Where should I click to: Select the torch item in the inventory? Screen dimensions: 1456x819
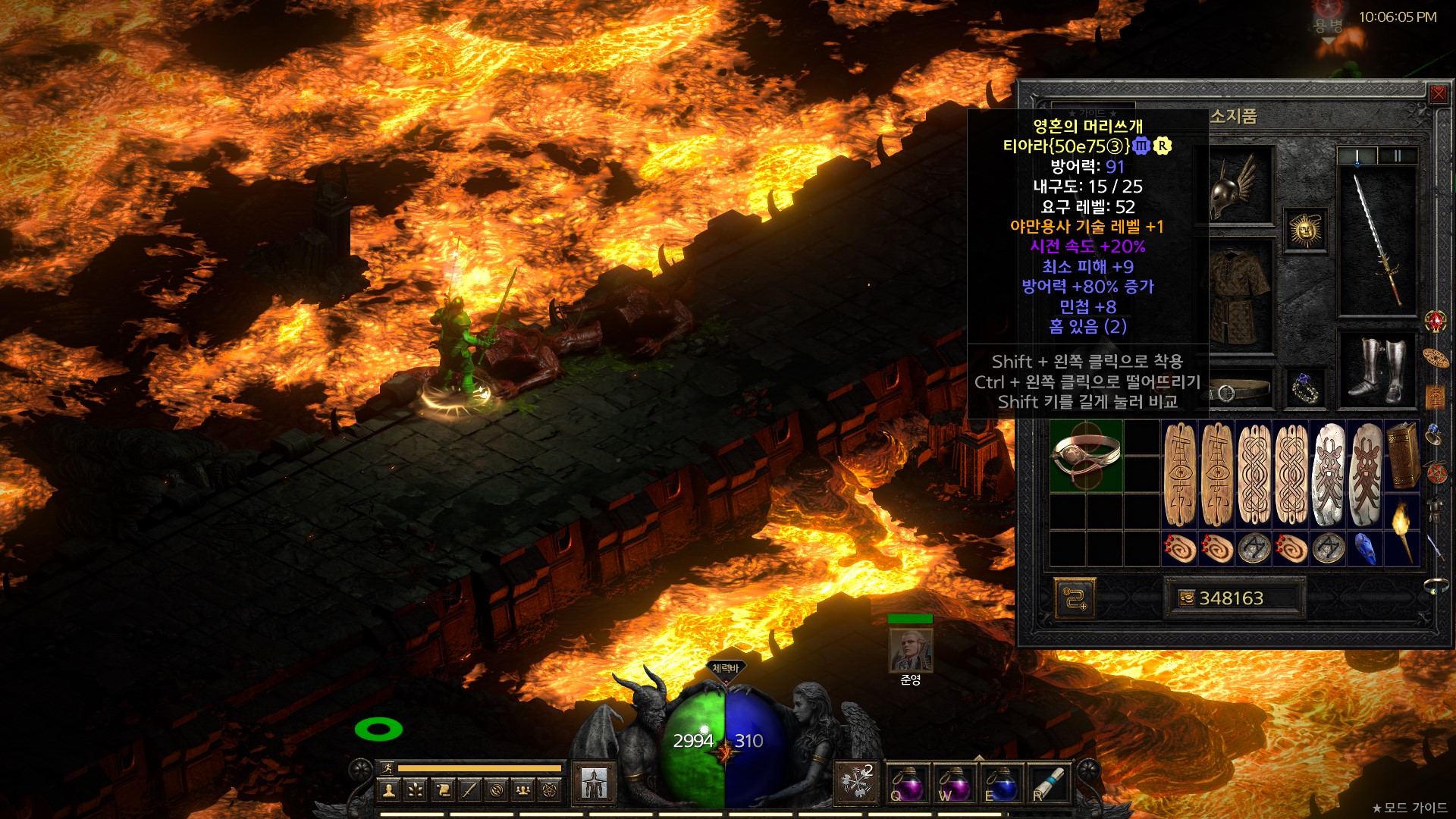[1402, 529]
